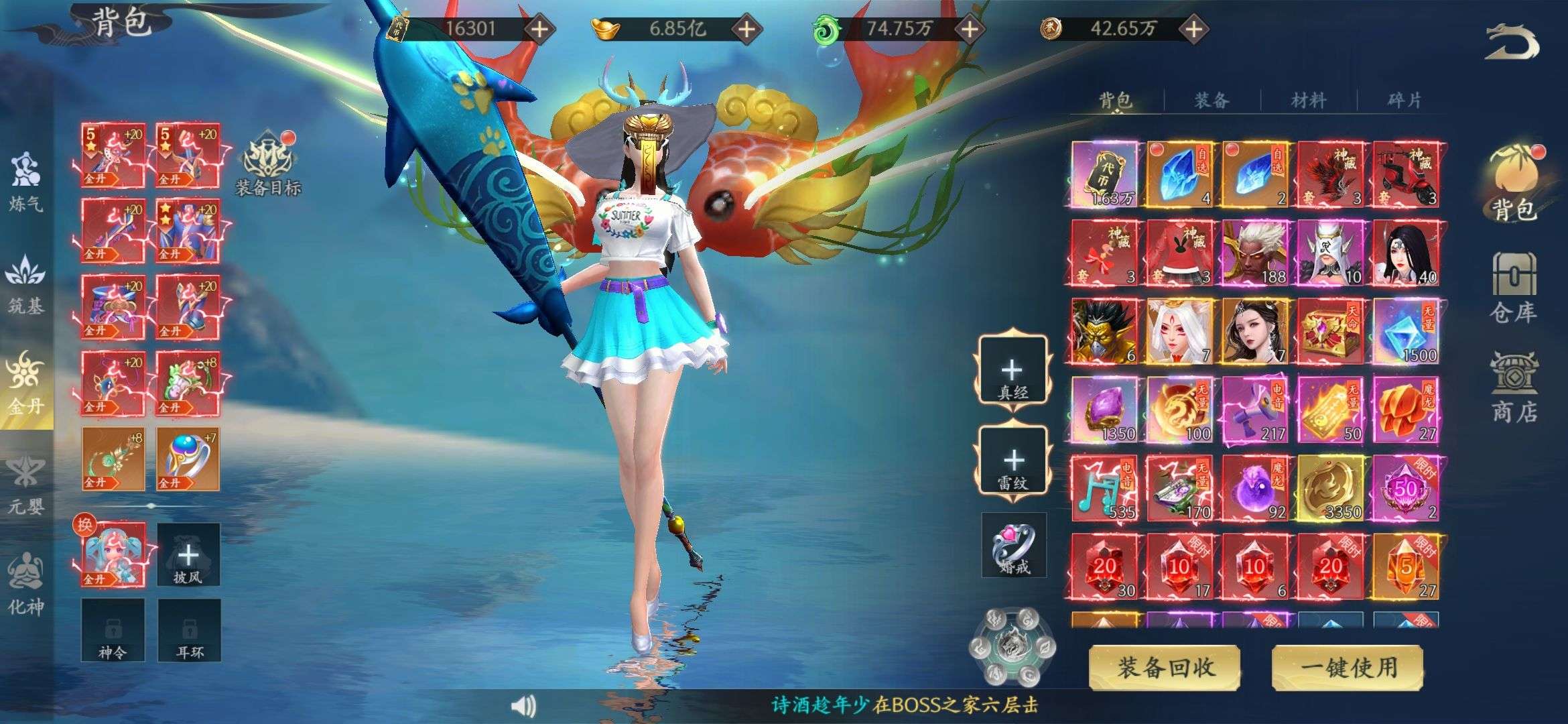Switch to the 材料 materials tab
Viewport: 1568px width, 724px height.
(1309, 101)
